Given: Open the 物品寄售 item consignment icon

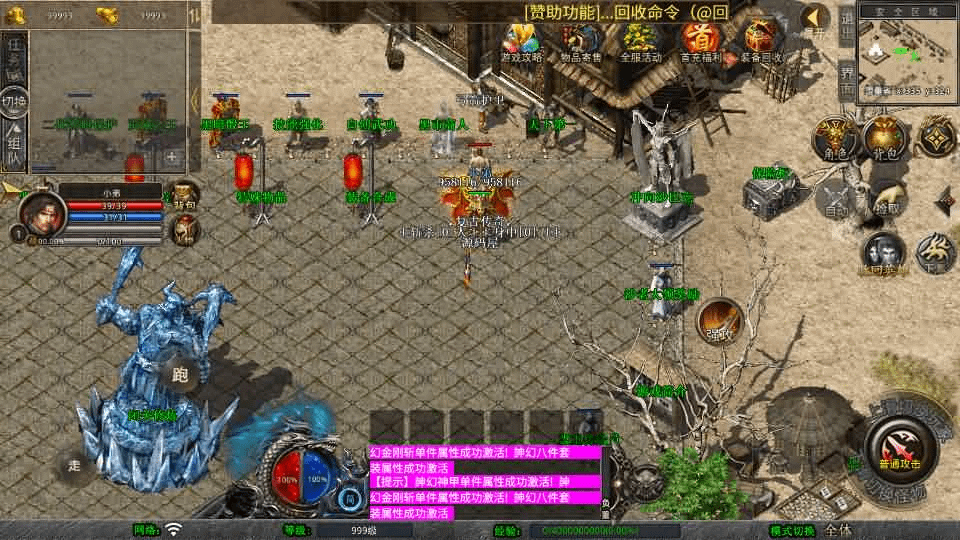Looking at the screenshot, I should (581, 41).
